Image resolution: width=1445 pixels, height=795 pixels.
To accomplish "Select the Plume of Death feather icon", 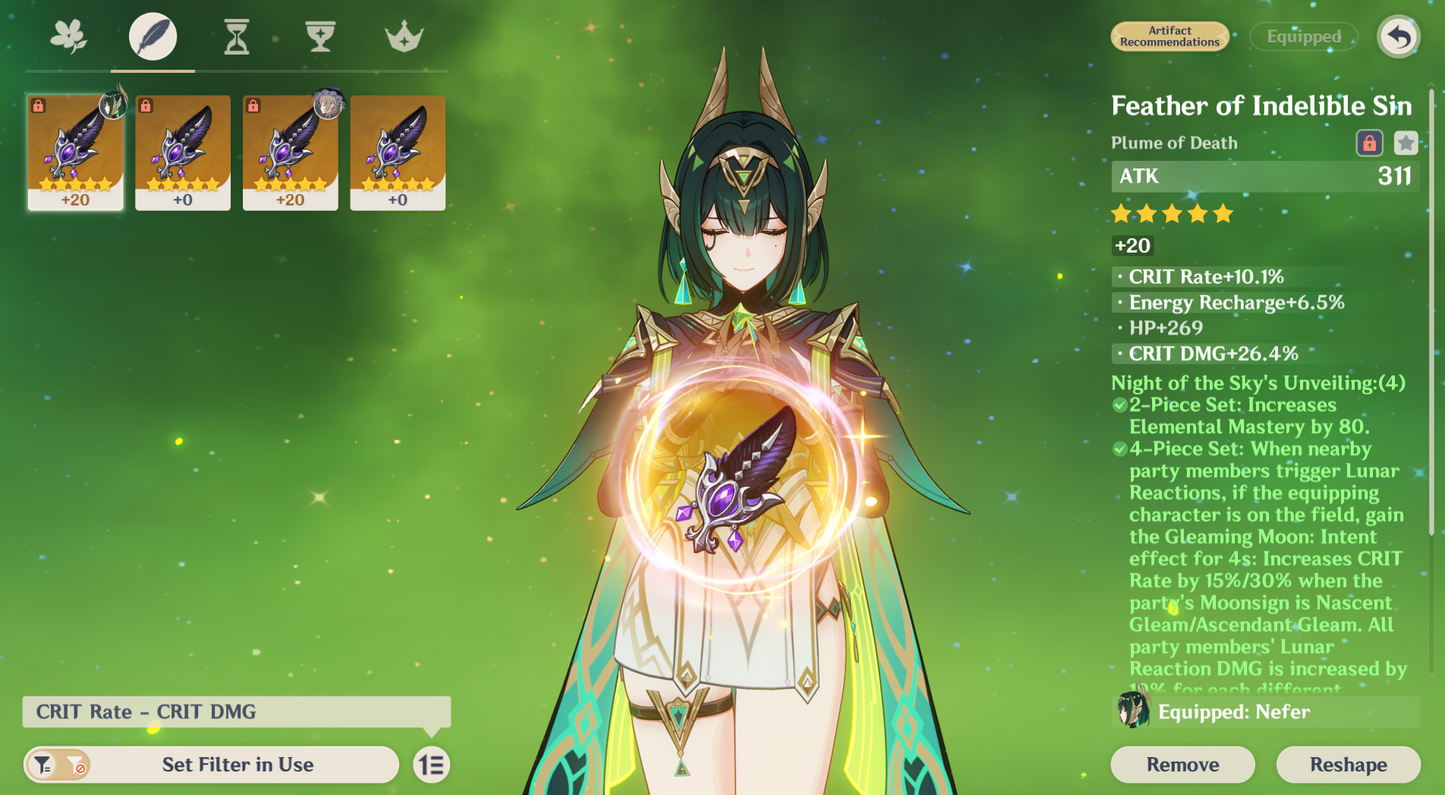I will click(x=152, y=36).
